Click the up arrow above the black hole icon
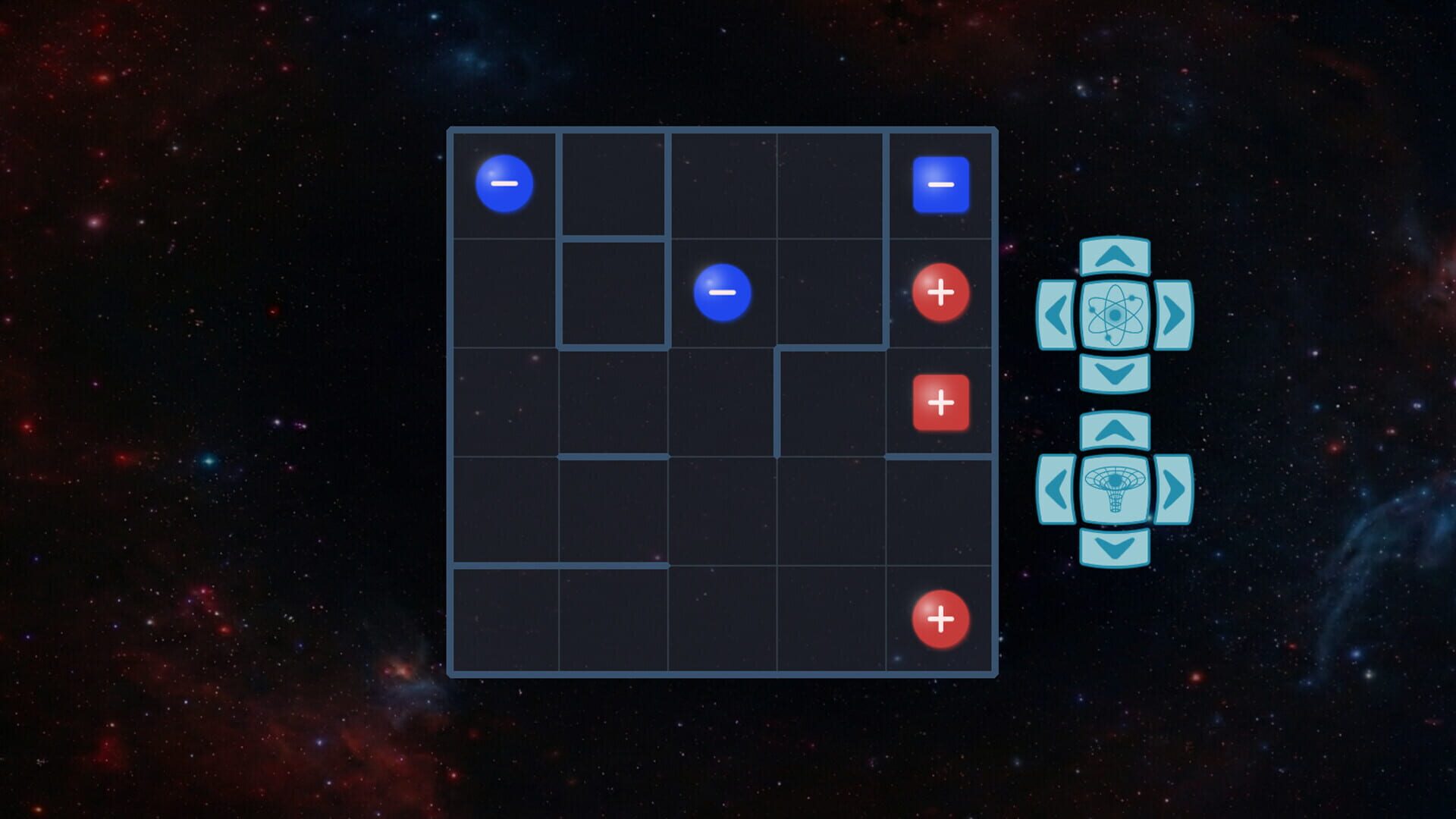Image resolution: width=1456 pixels, height=819 pixels. (1115, 429)
